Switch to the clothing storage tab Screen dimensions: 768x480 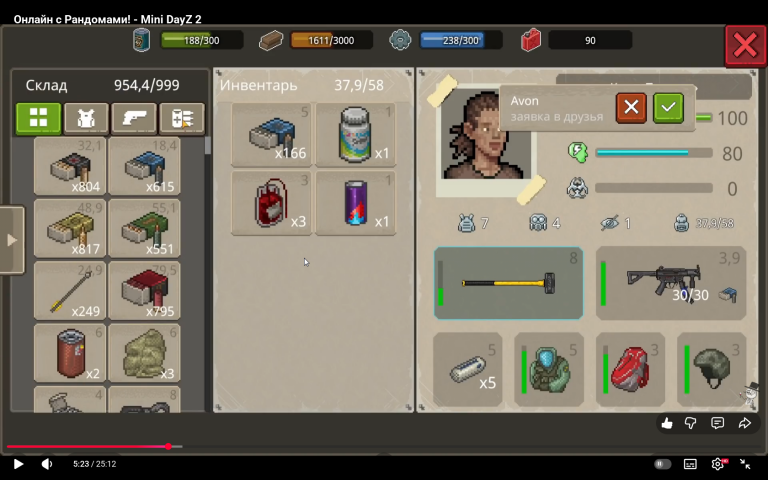tap(86, 118)
